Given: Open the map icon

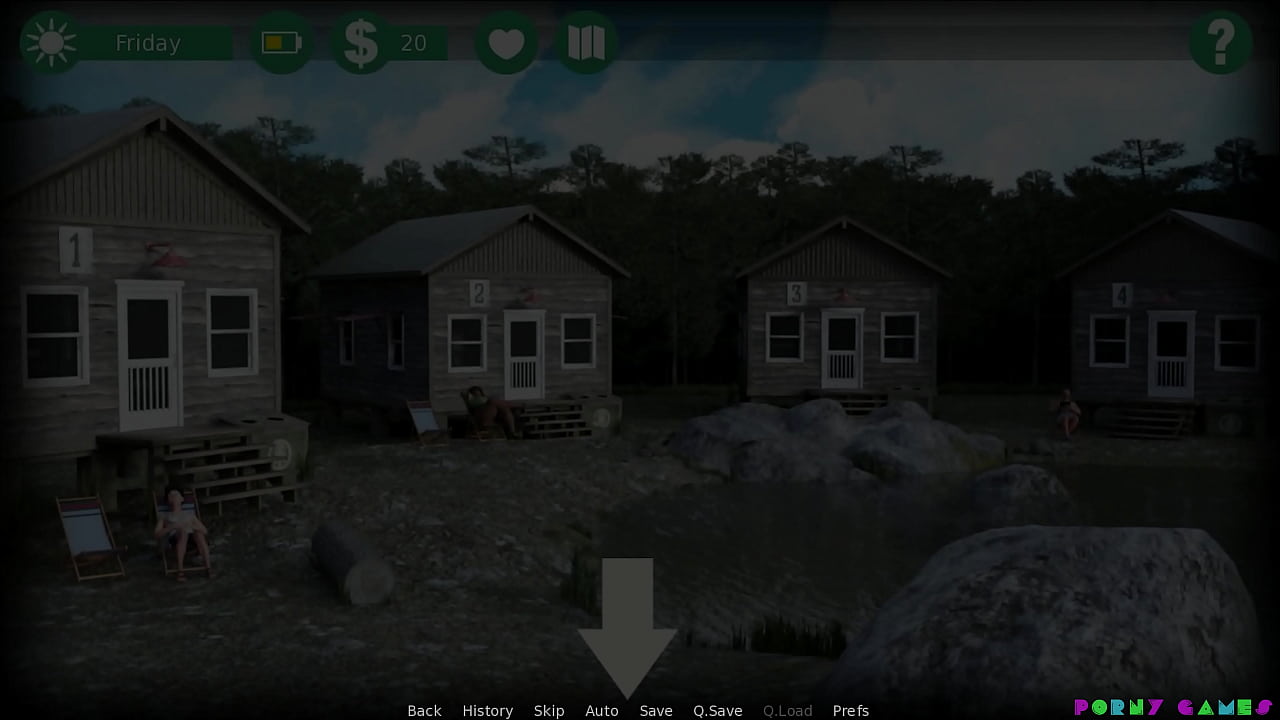Looking at the screenshot, I should tap(586, 42).
